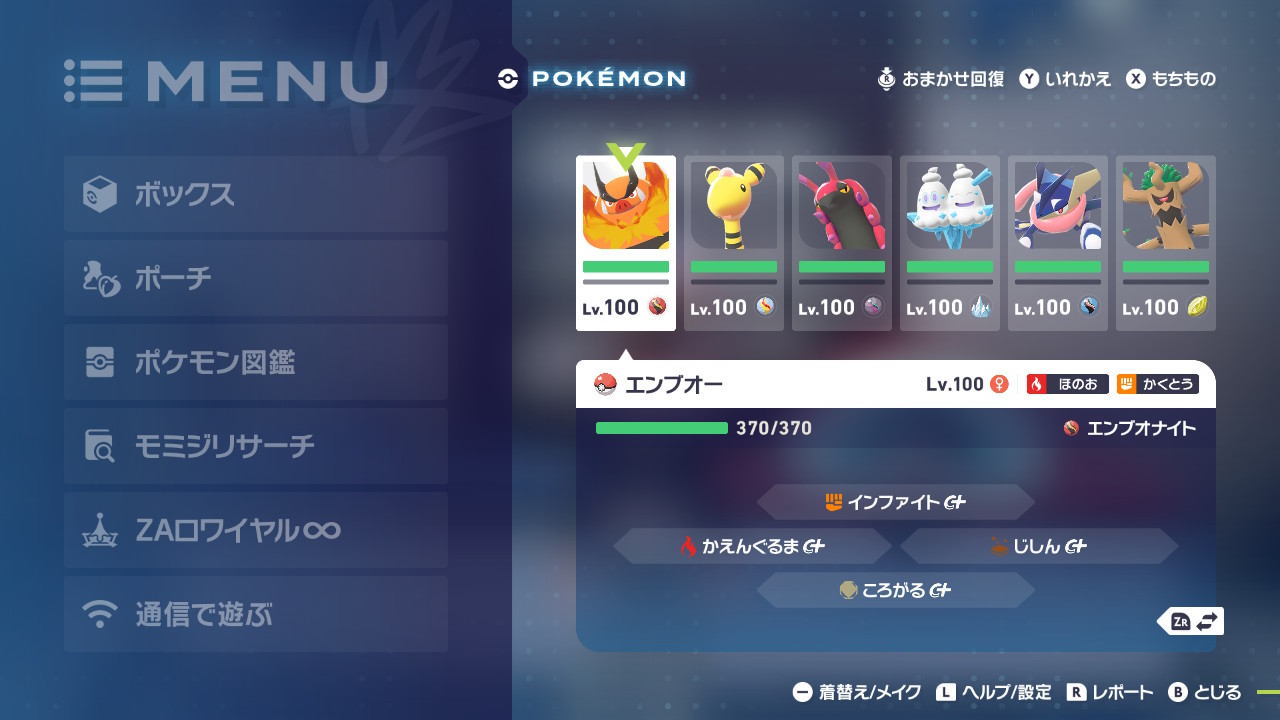Select the モミジリサーチ menu entry

[255, 446]
